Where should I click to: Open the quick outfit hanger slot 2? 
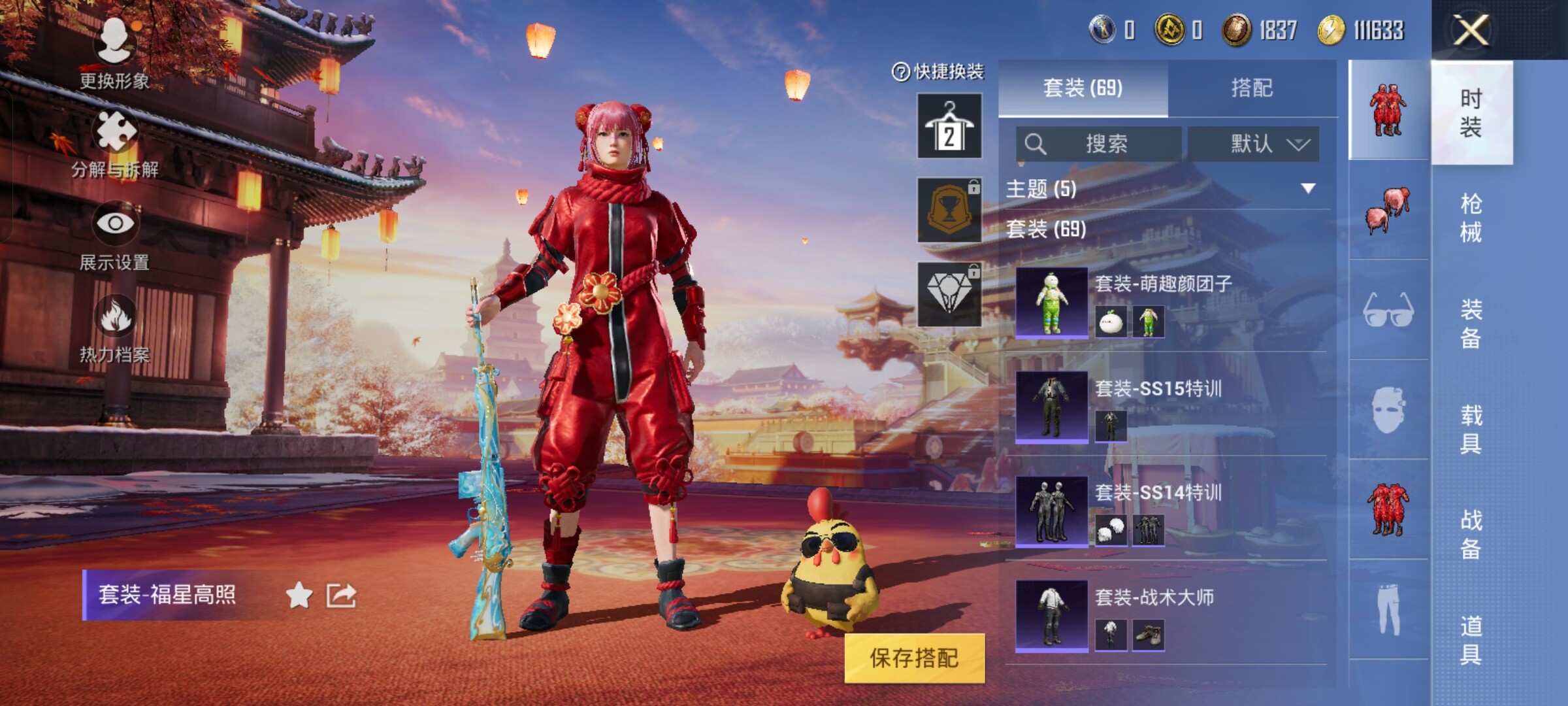[949, 126]
